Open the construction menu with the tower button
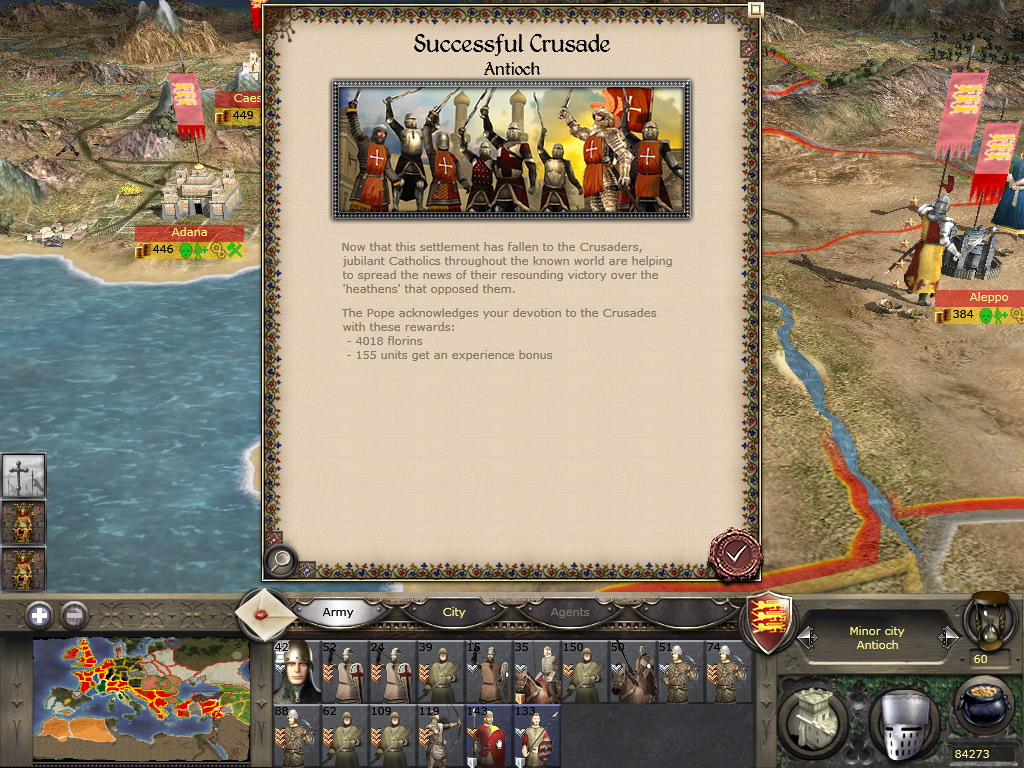 [813, 716]
